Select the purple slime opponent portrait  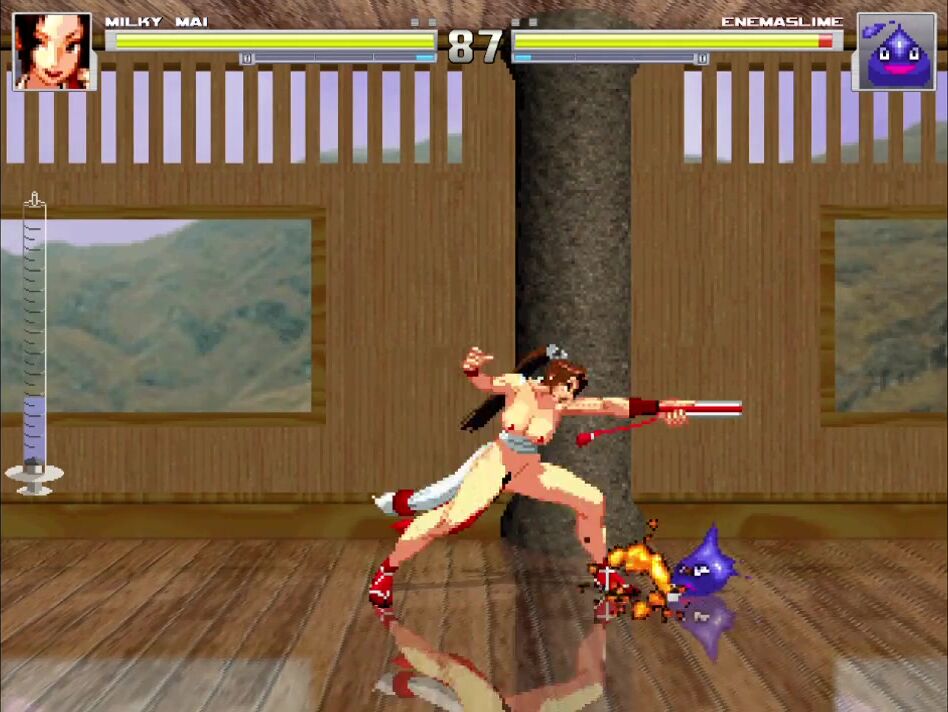pyautogui.click(x=894, y=53)
